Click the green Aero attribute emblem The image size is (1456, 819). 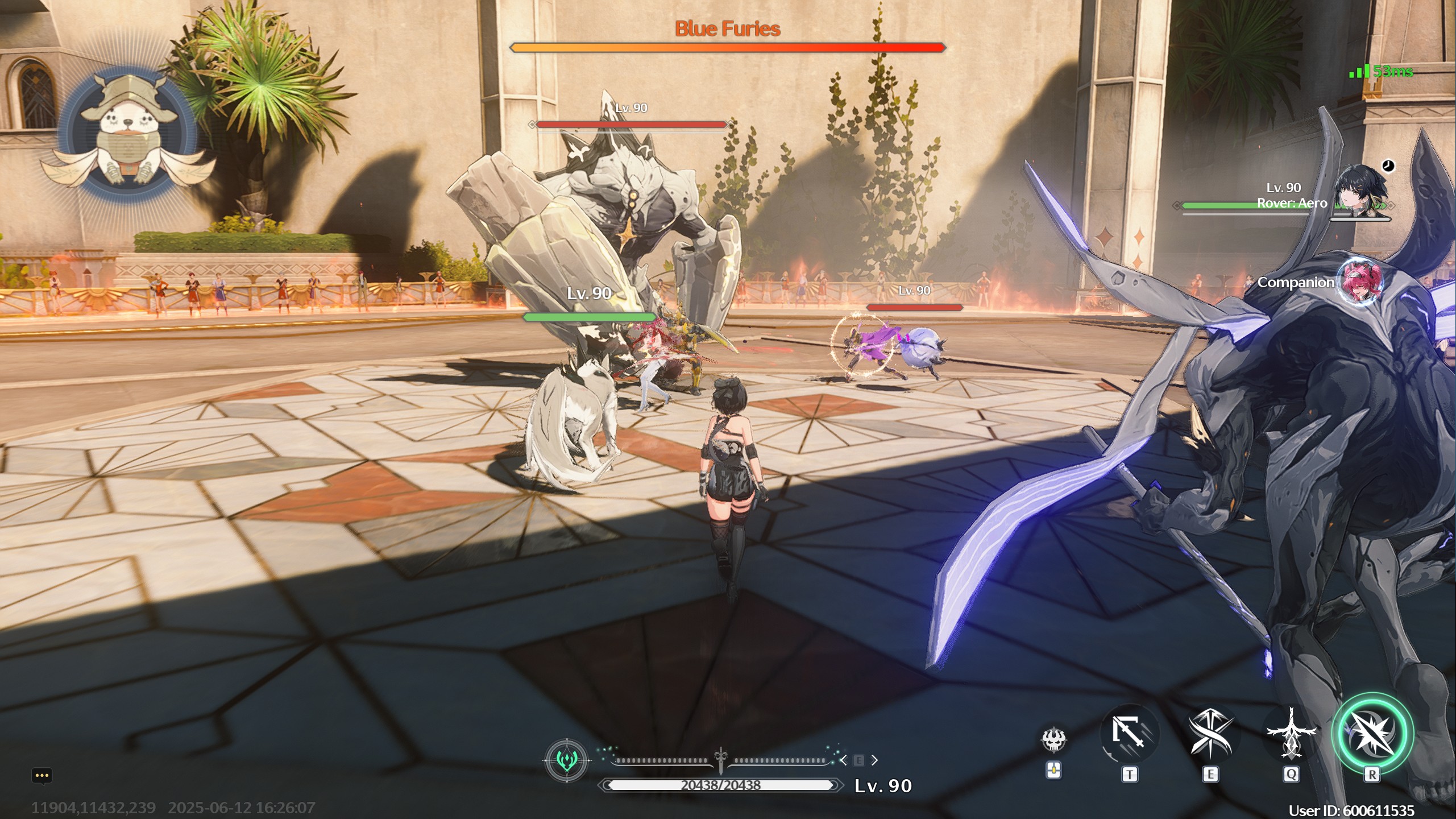click(567, 760)
